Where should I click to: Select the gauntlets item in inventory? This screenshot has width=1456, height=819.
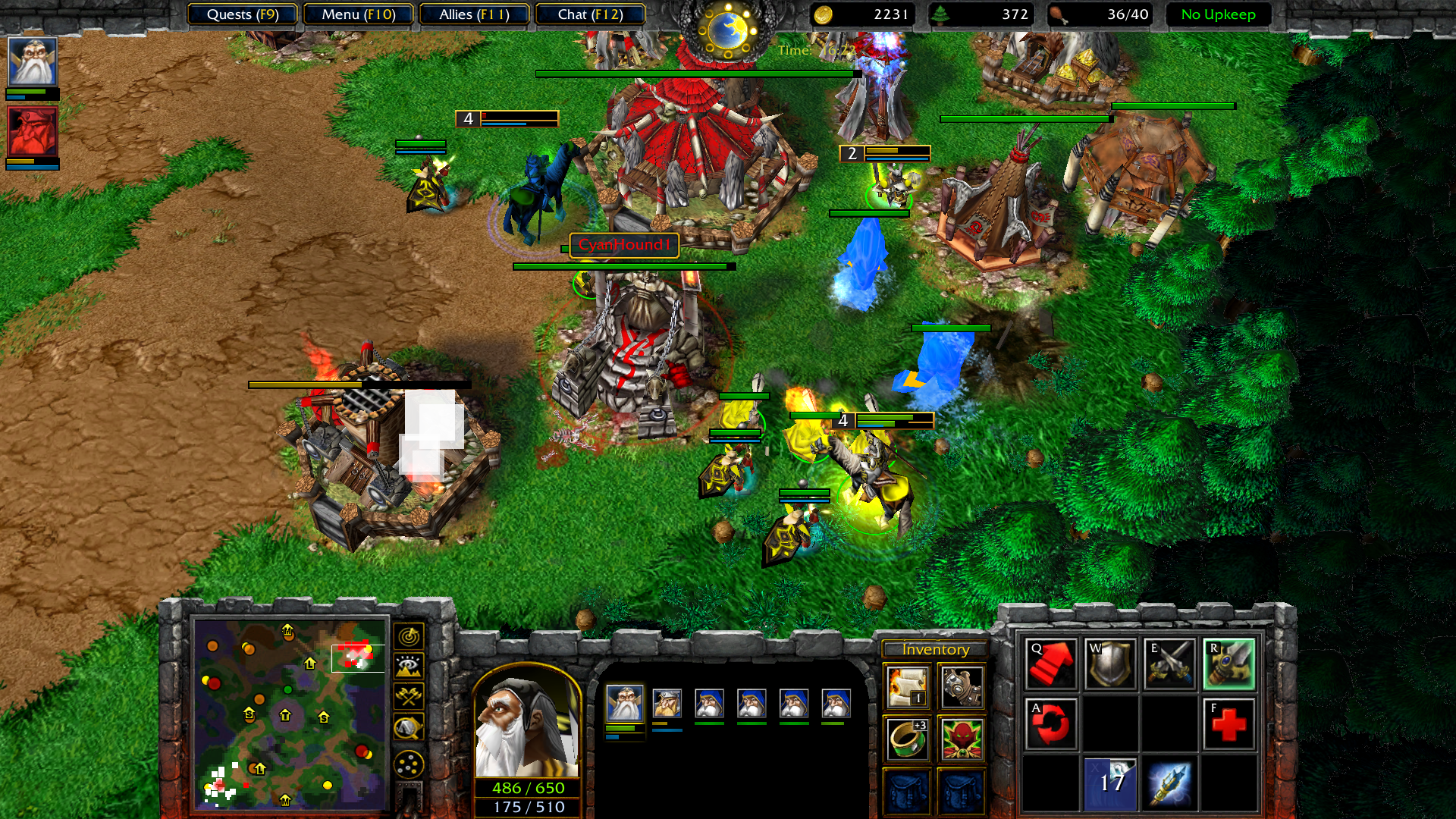(962, 686)
